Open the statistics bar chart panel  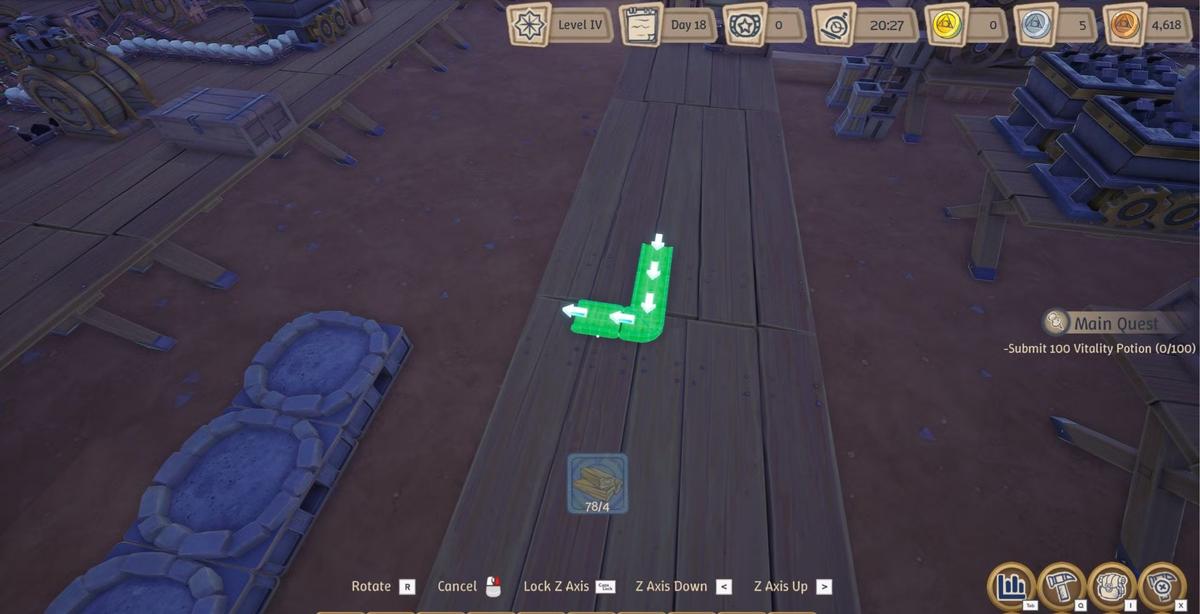click(1012, 585)
